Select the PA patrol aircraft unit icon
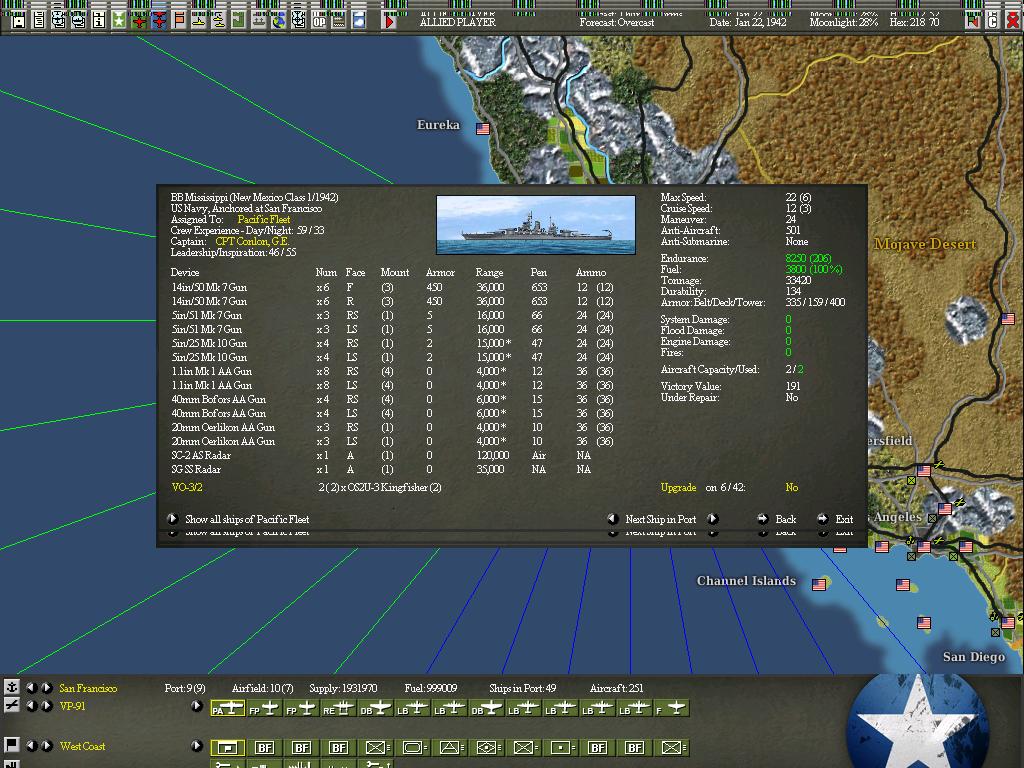Screen dimensions: 1024x768 [227, 708]
